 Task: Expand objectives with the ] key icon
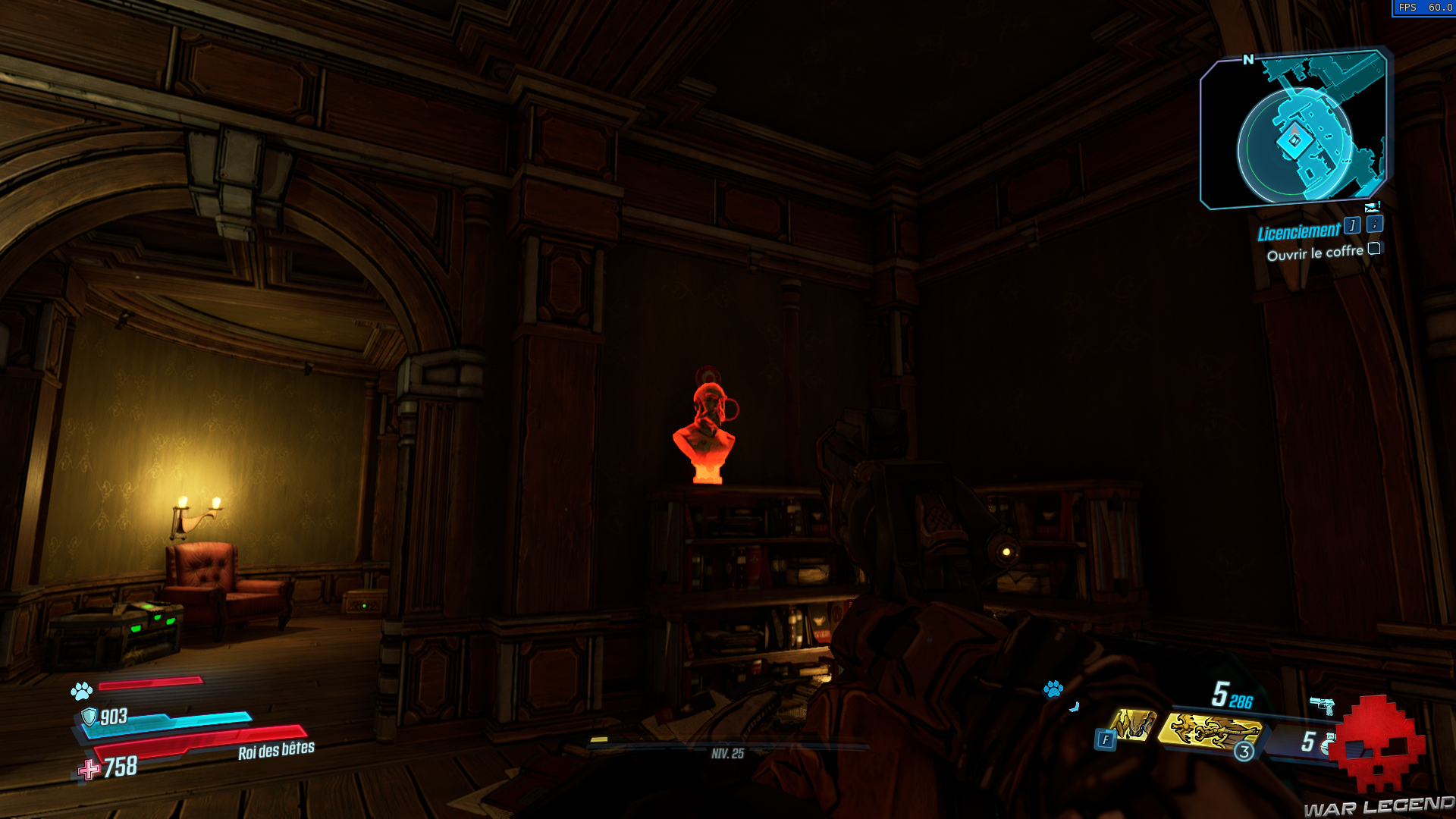click(1352, 226)
